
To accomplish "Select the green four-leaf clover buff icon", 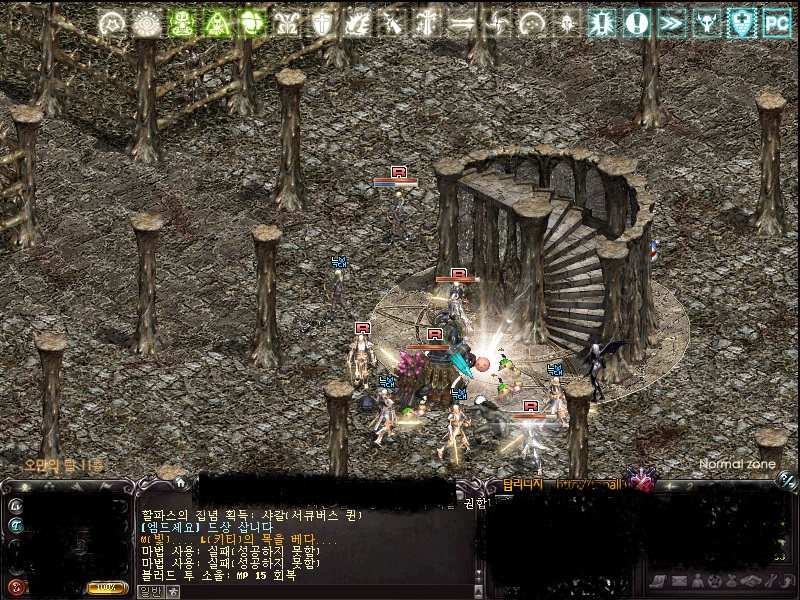I will coord(252,23).
